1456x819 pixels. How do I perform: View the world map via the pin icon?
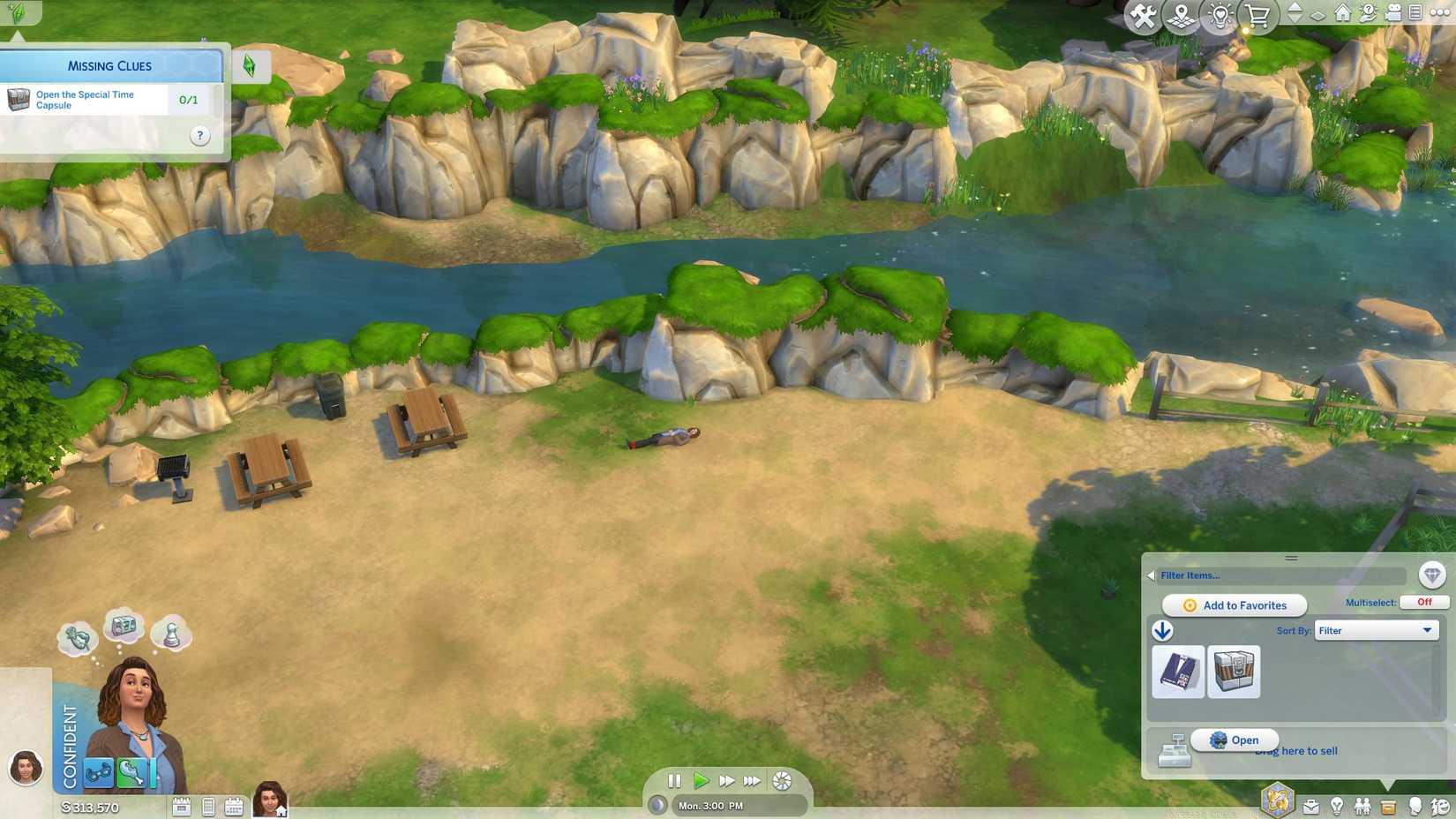coord(1181,14)
